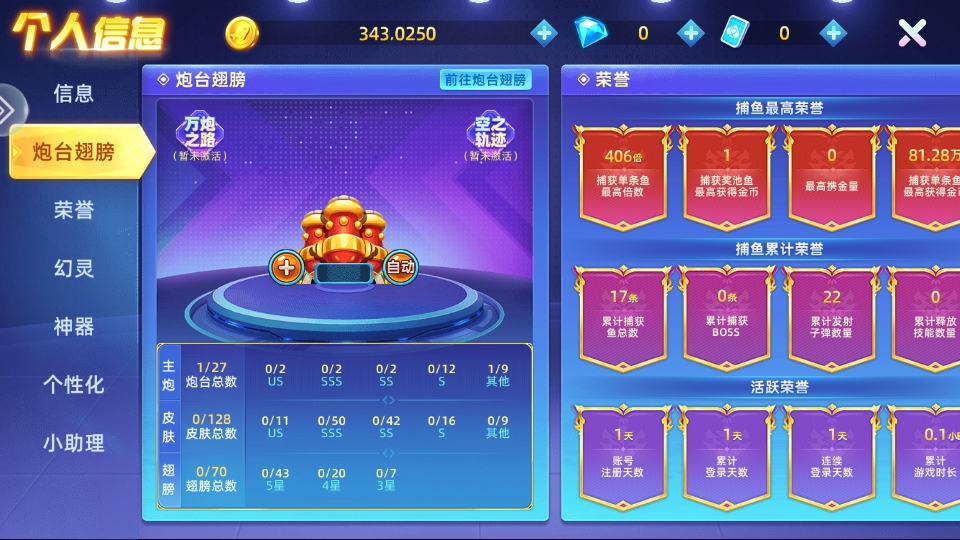Add gold coins with the plus button

pyautogui.click(x=544, y=33)
